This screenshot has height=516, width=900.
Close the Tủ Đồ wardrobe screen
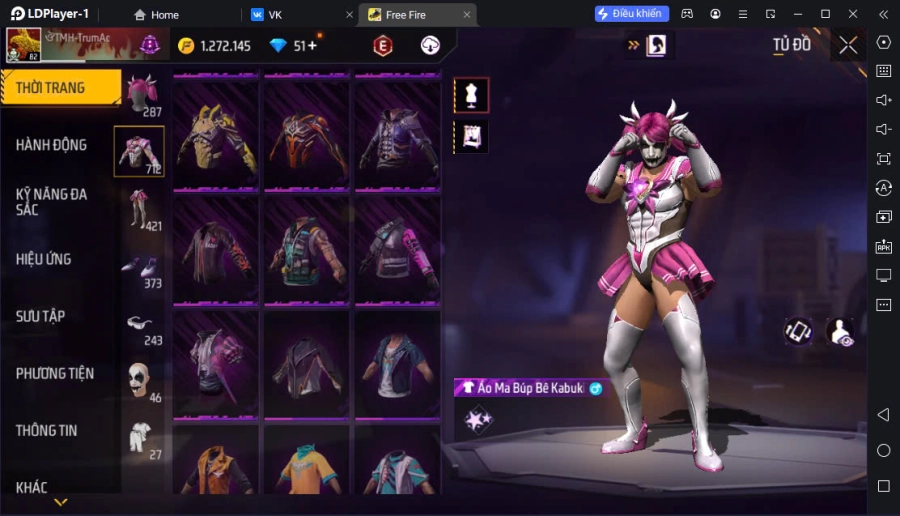coord(848,45)
